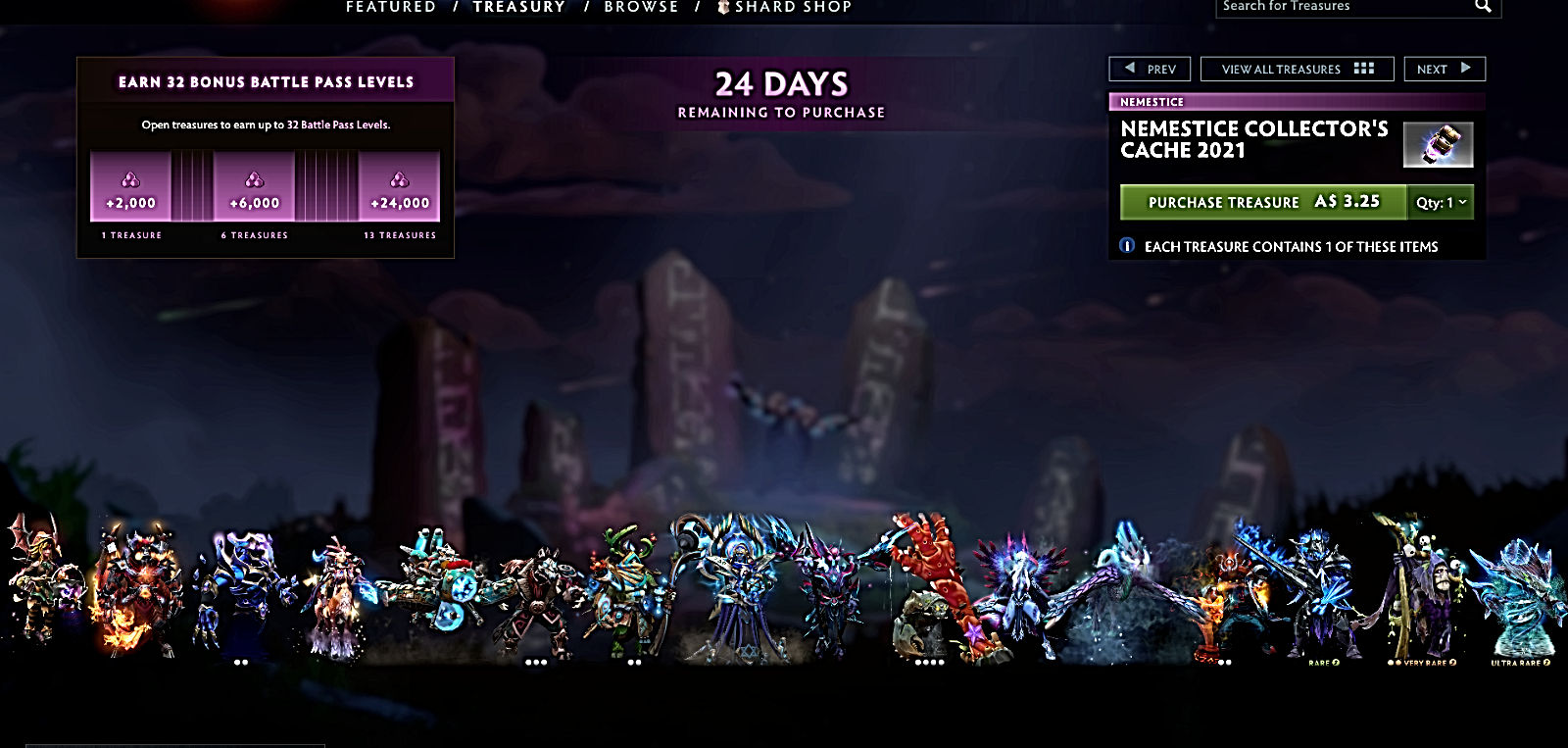This screenshot has height=748, width=1568.
Task: Open the Featured store tab
Action: point(390,7)
